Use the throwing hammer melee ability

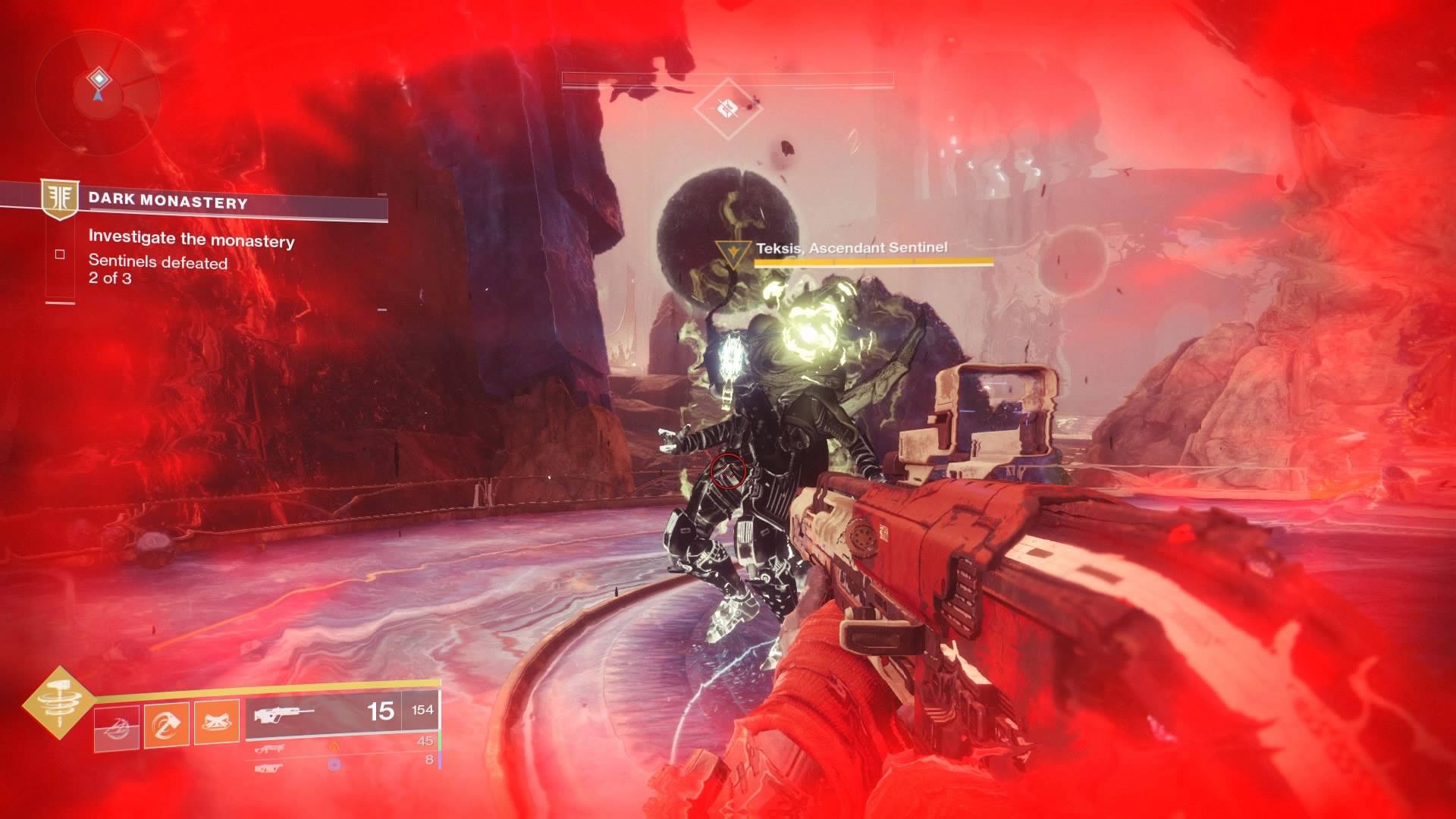coord(167,724)
